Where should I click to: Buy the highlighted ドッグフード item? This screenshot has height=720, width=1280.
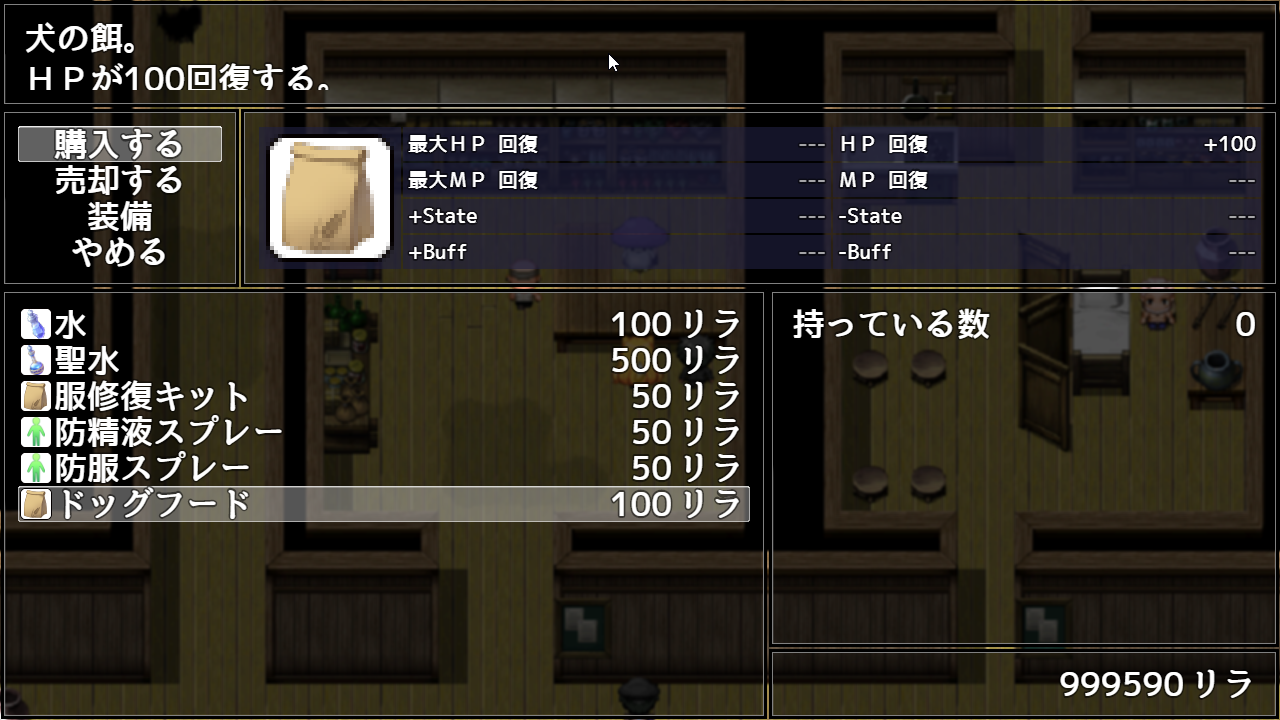point(383,505)
